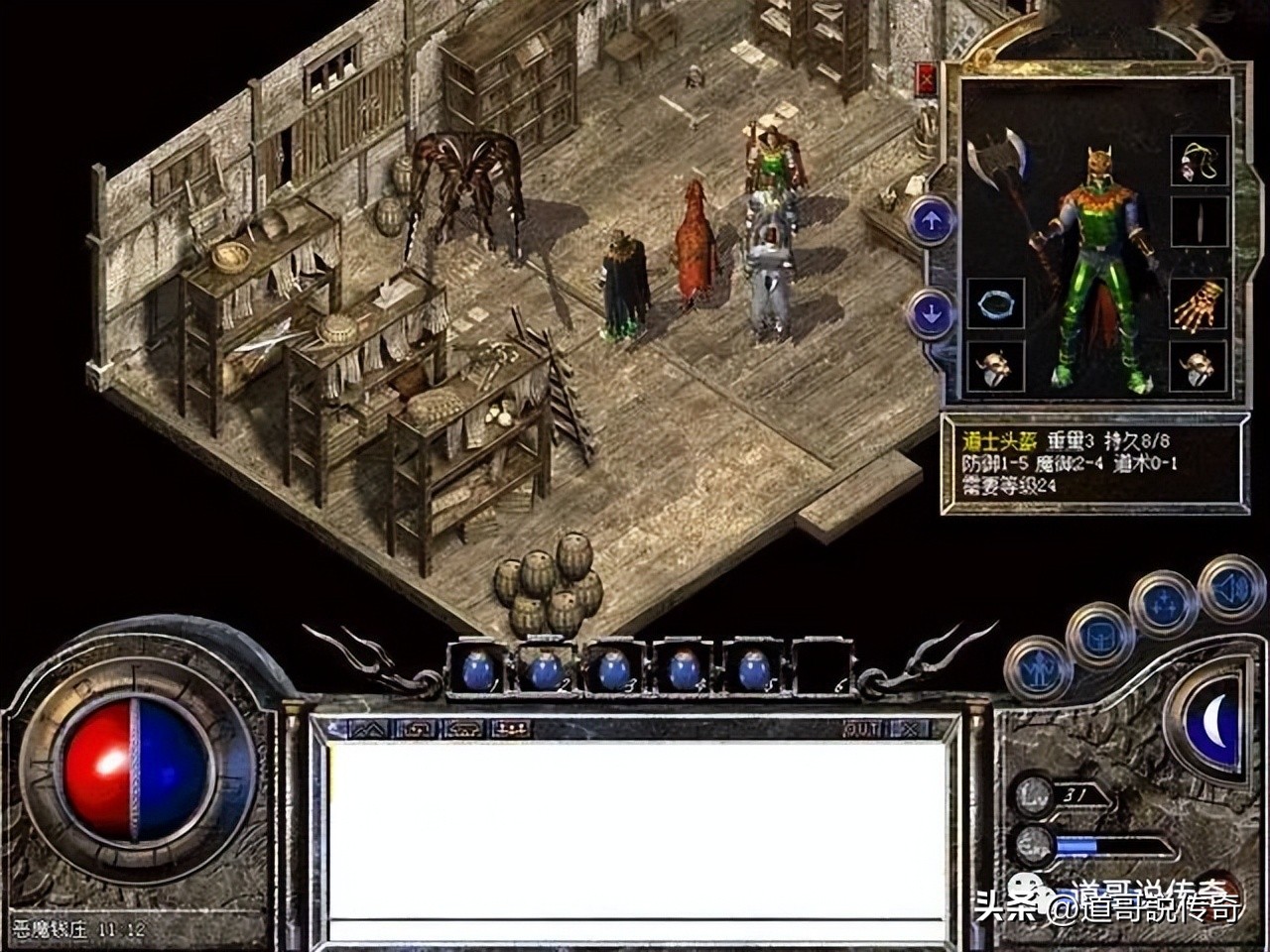1270x952 pixels.
Task: Click the three-people group icon on chat toolbar
Action: [511, 730]
